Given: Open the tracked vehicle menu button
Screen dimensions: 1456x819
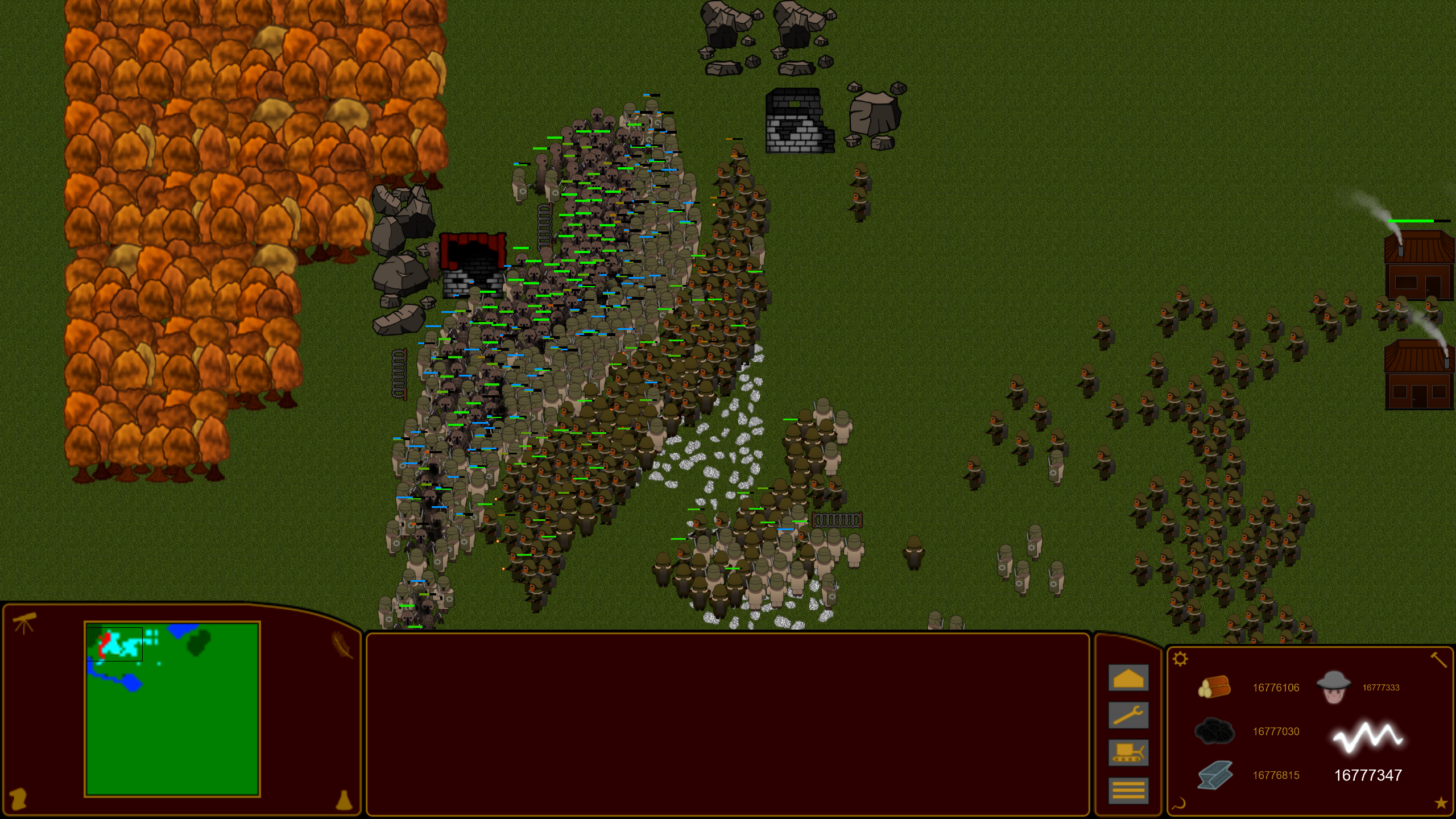Looking at the screenshot, I should click(1128, 753).
